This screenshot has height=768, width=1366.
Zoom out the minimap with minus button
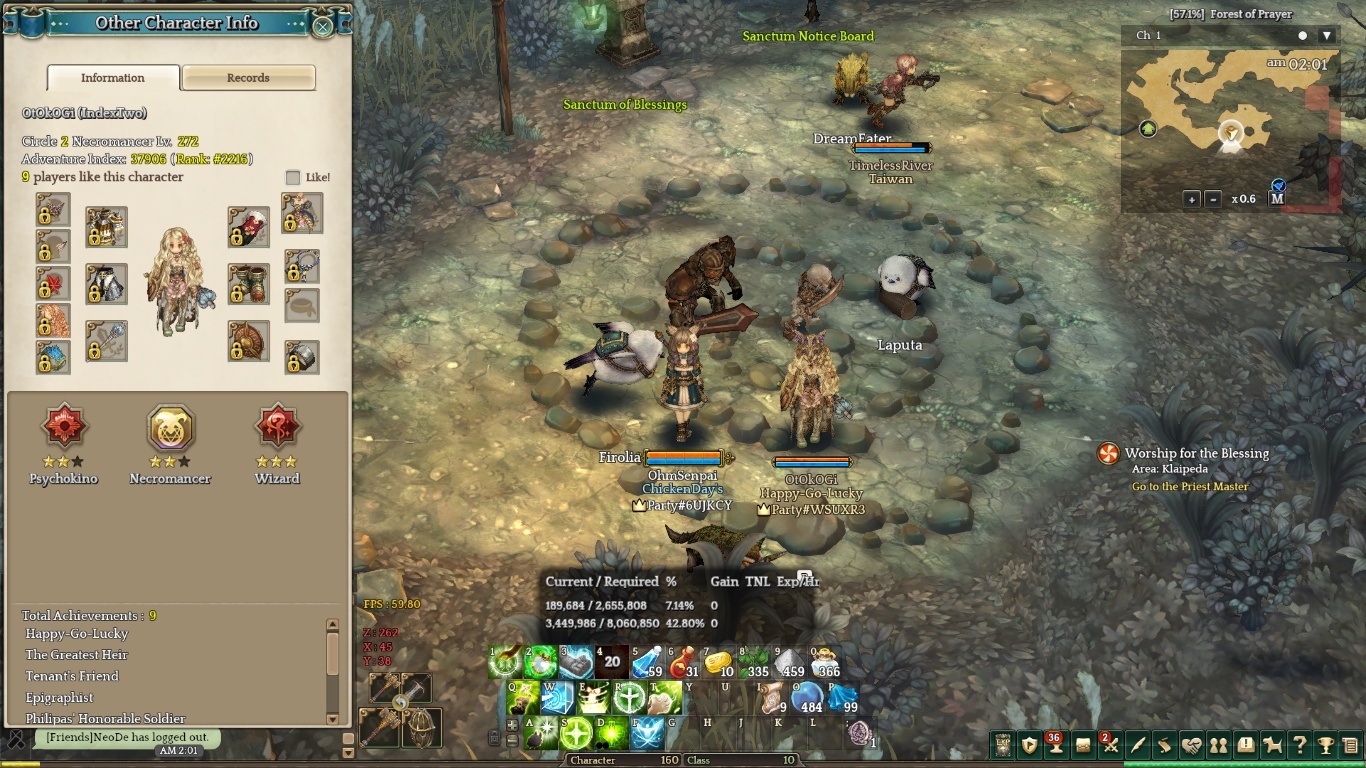[1213, 199]
